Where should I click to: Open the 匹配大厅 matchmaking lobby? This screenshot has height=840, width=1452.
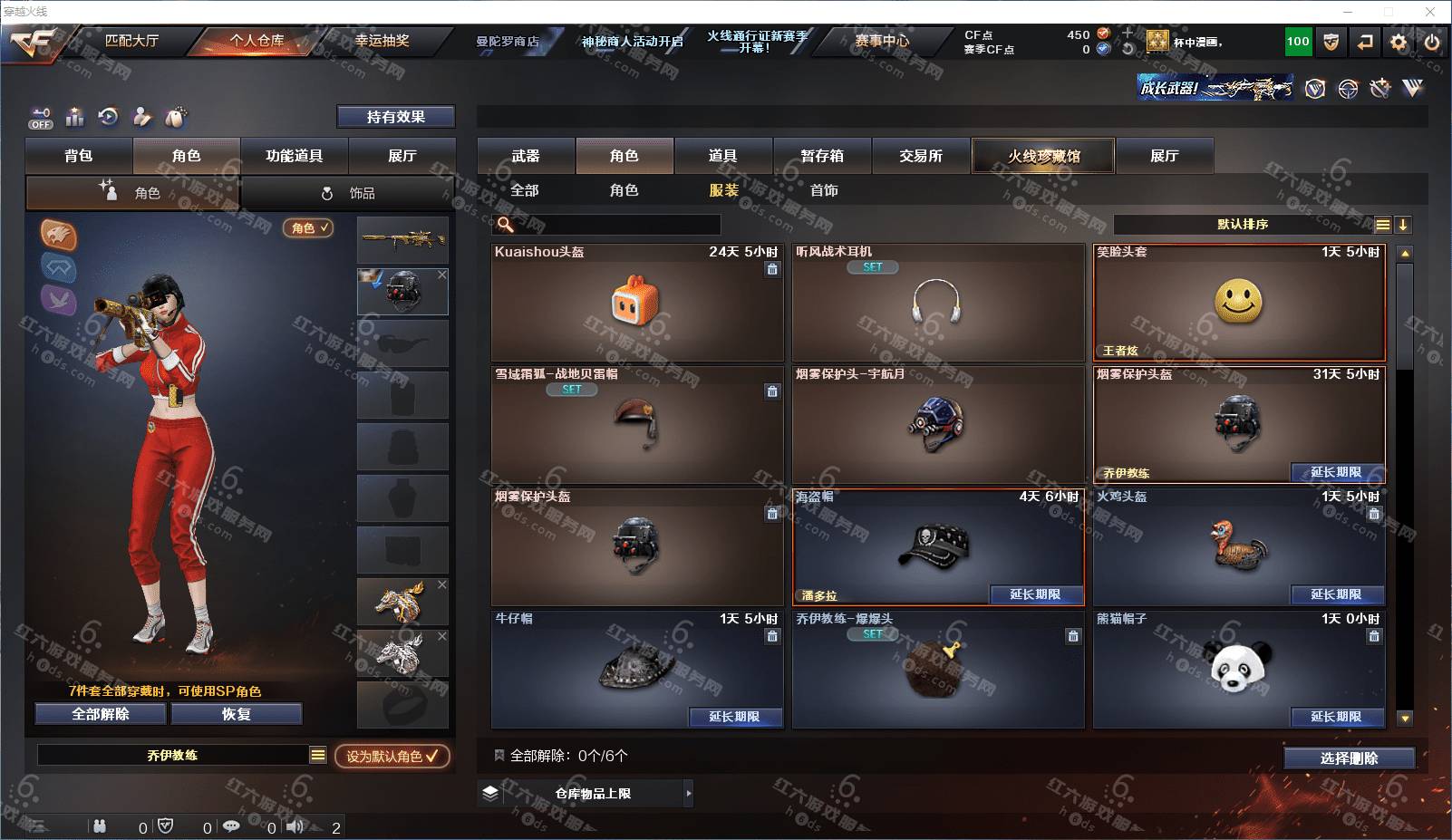tap(131, 41)
